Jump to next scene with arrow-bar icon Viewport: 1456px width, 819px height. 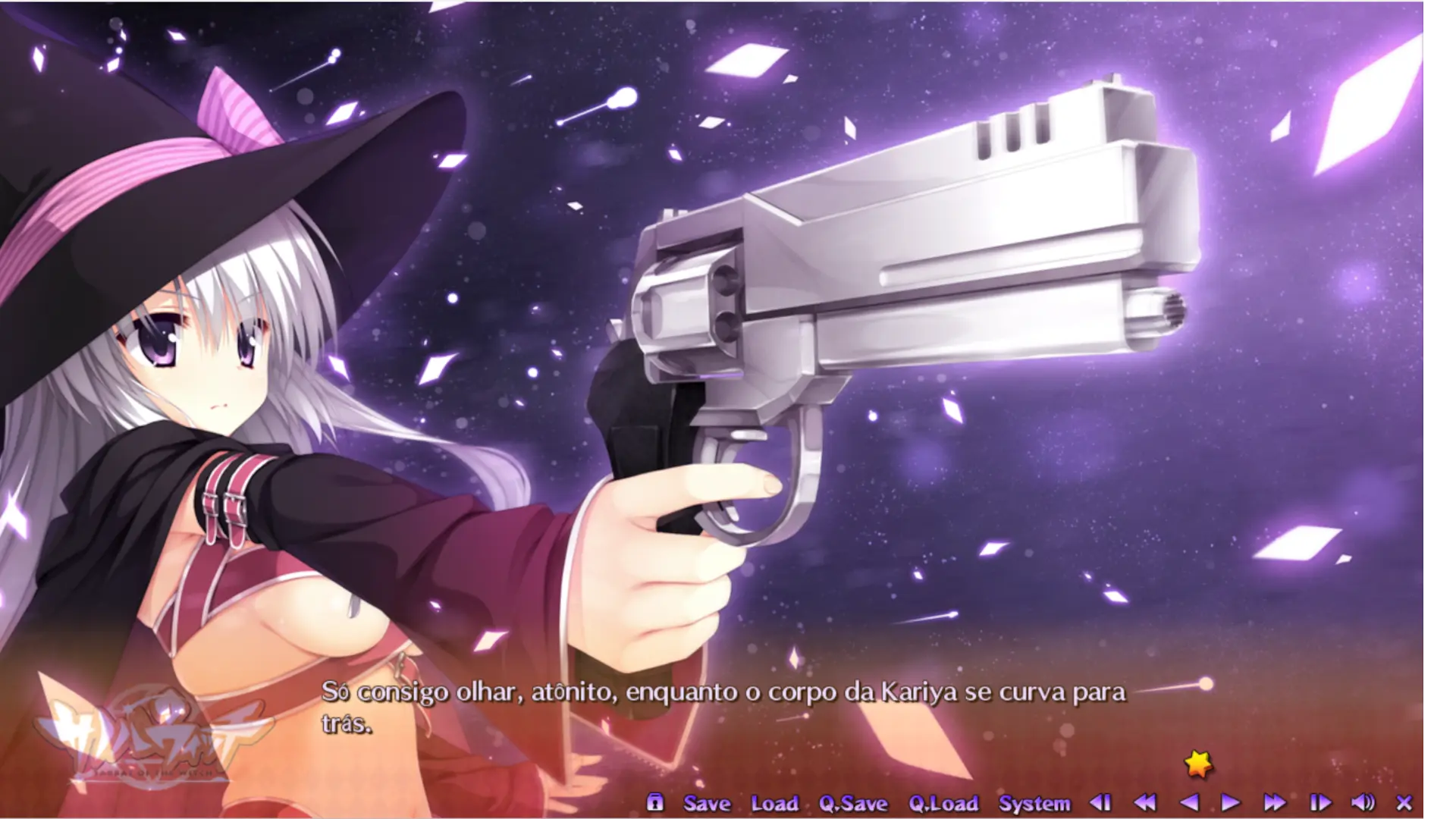[1319, 802]
